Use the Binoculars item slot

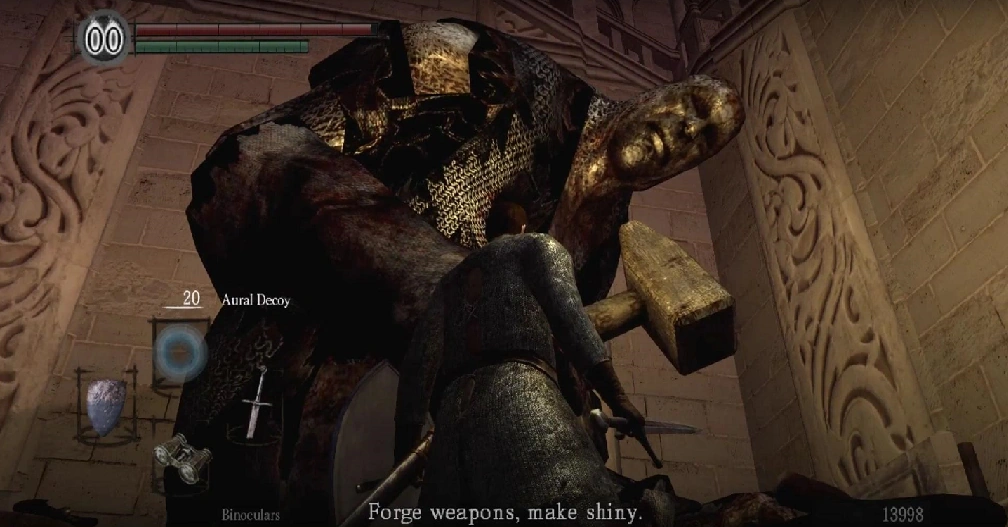[182, 458]
